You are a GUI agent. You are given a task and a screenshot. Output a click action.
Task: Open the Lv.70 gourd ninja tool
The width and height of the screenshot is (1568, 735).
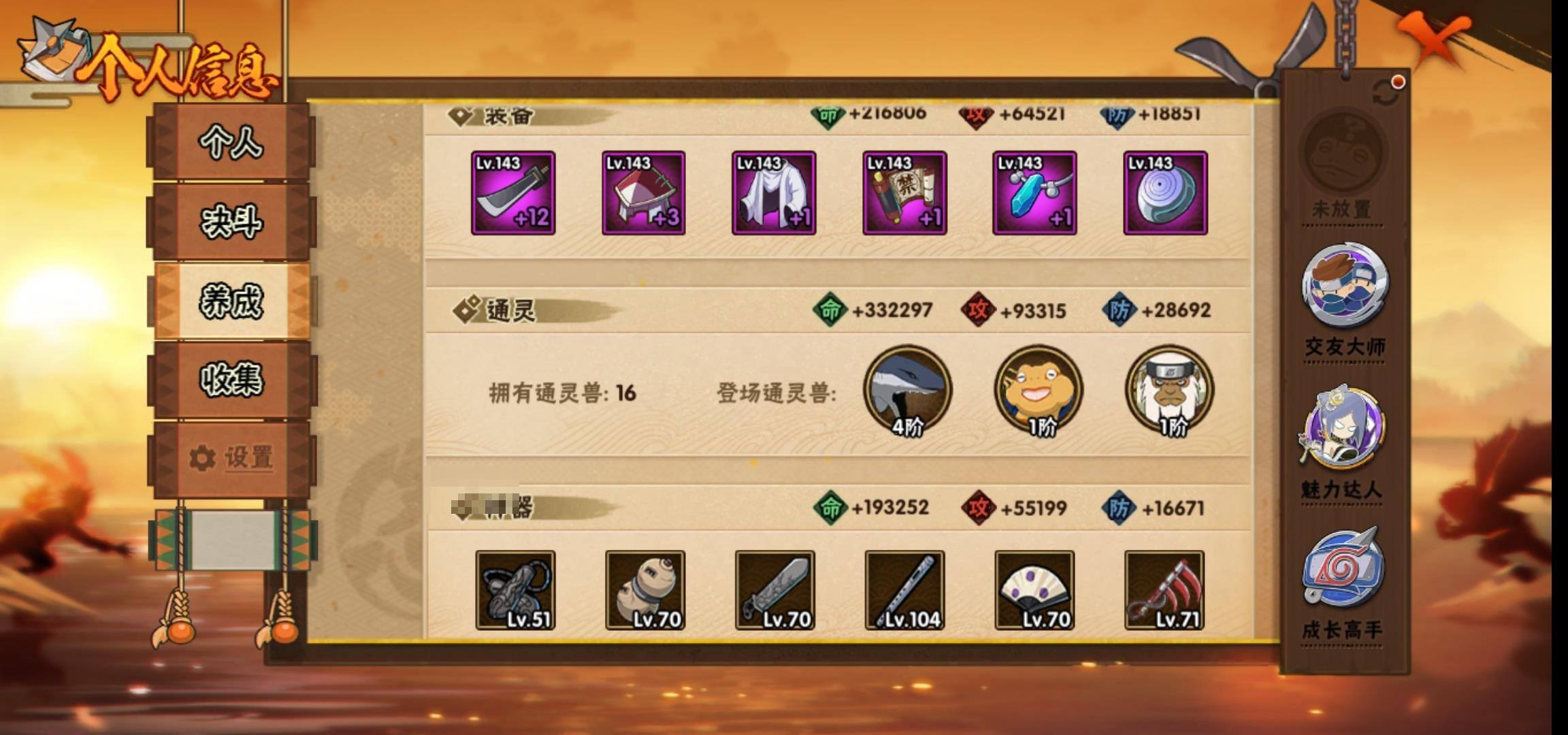[645, 590]
